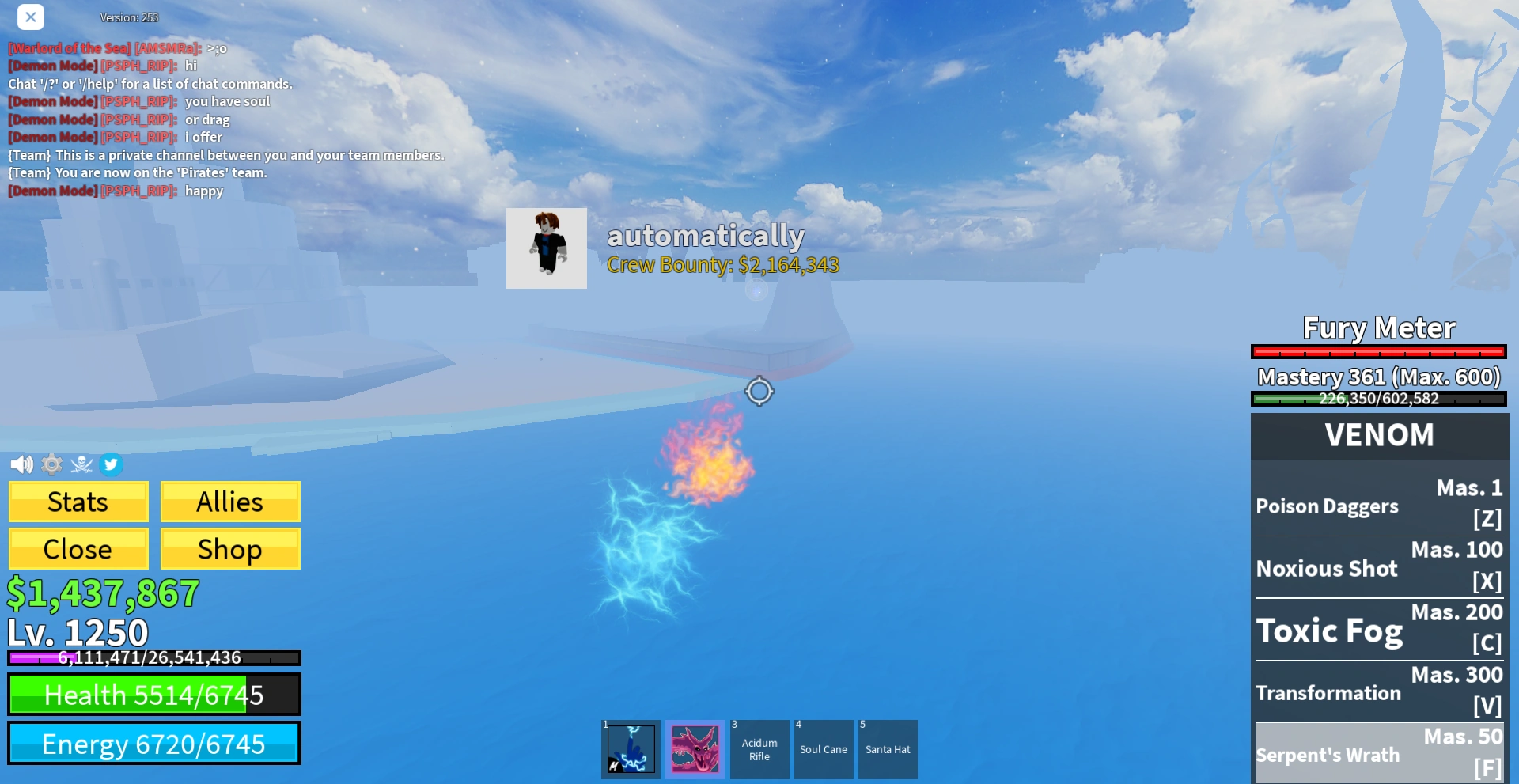This screenshot has height=784, width=1519.
Task: Click the pirate flag crew icon
Action: (81, 464)
